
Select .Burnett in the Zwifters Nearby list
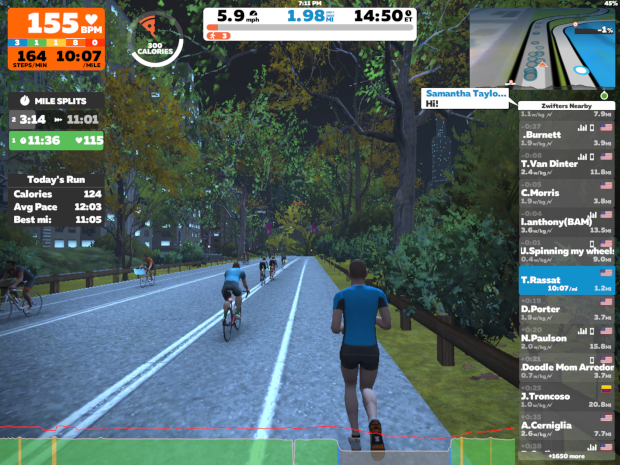[x=566, y=137]
